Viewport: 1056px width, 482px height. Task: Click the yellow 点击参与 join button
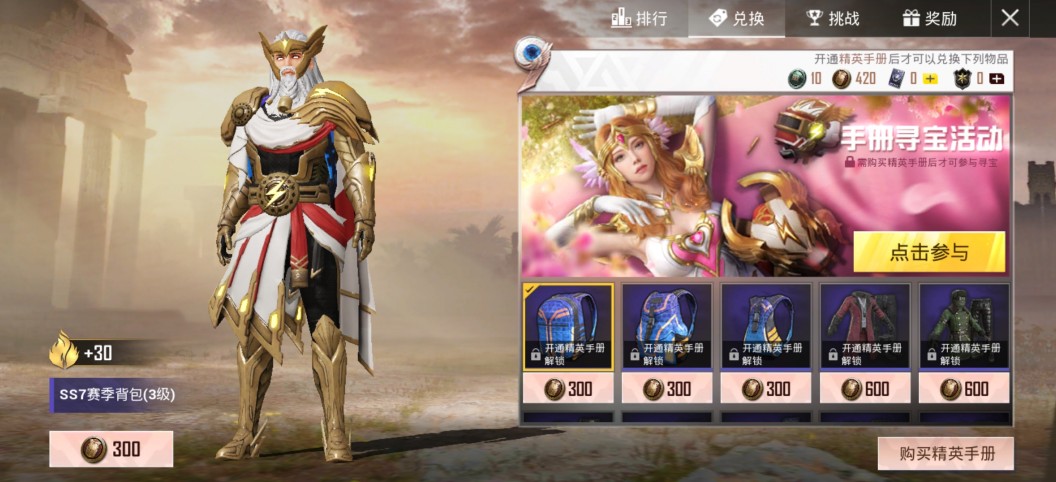coord(929,252)
